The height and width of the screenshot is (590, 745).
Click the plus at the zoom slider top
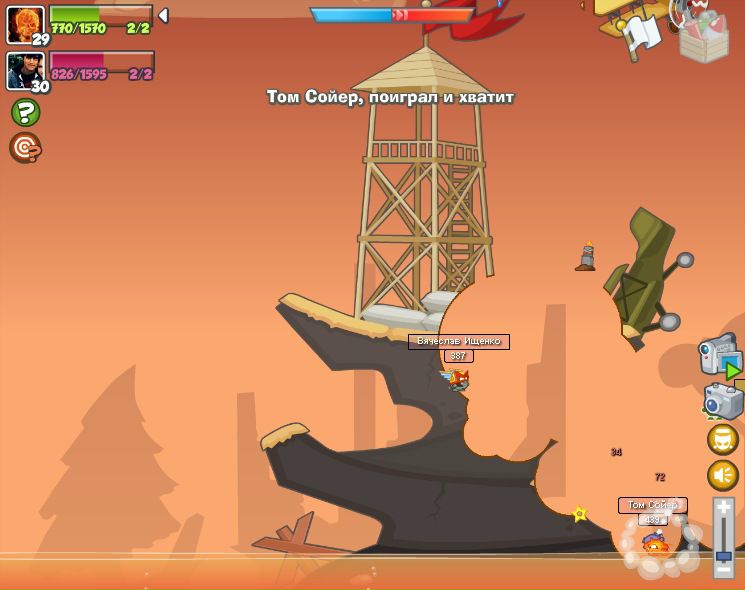724,508
